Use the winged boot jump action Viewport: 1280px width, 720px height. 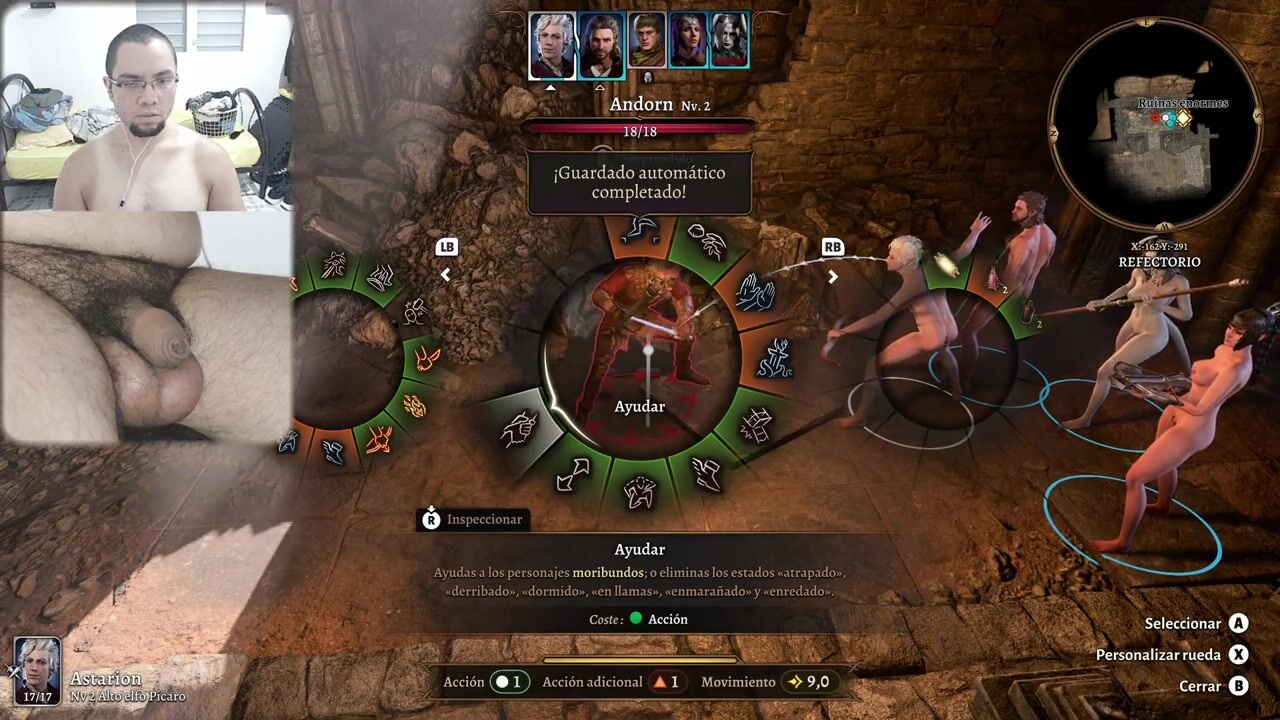coord(706,473)
